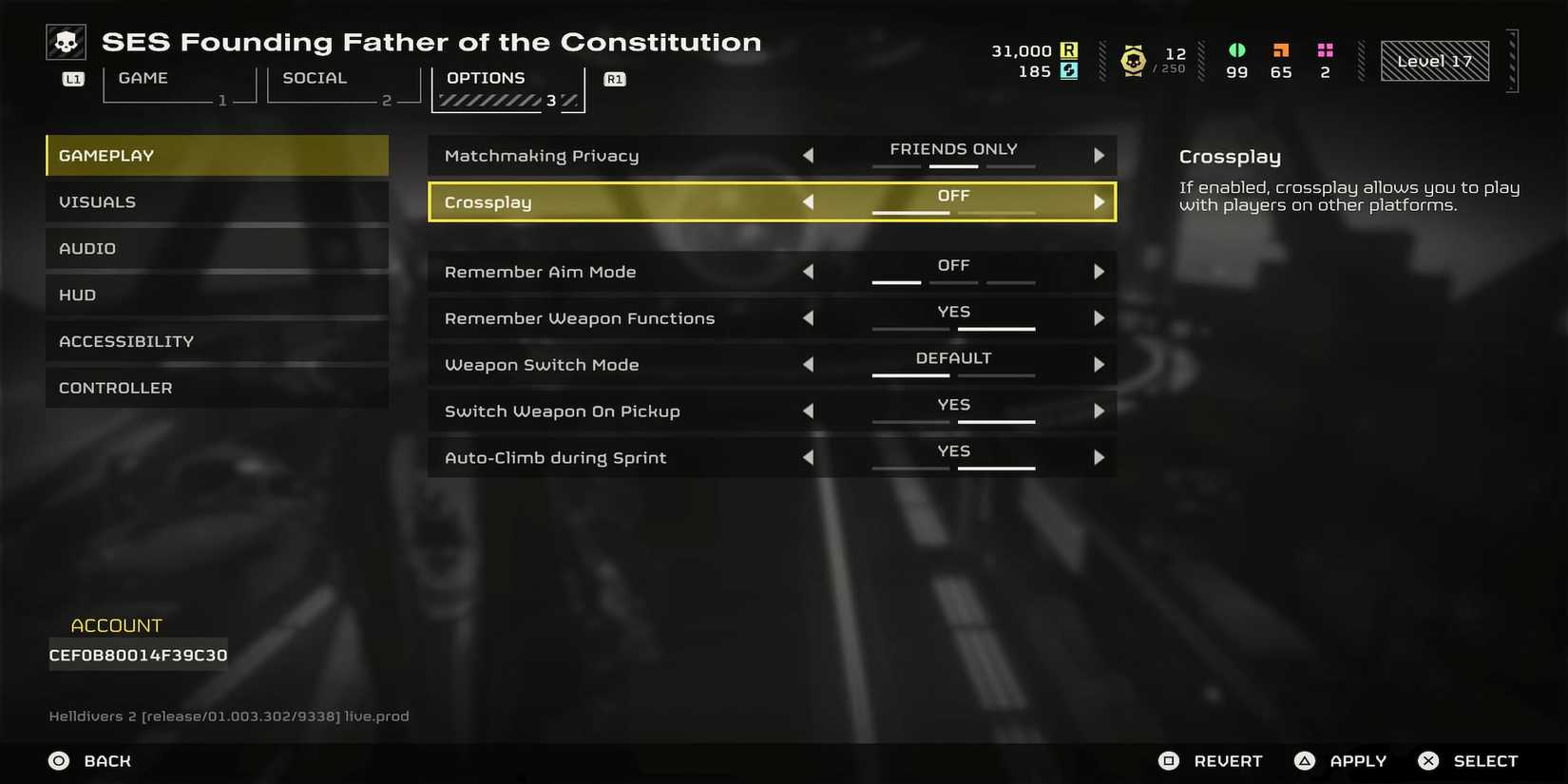Switch to the SOCIAL tab

[315, 78]
